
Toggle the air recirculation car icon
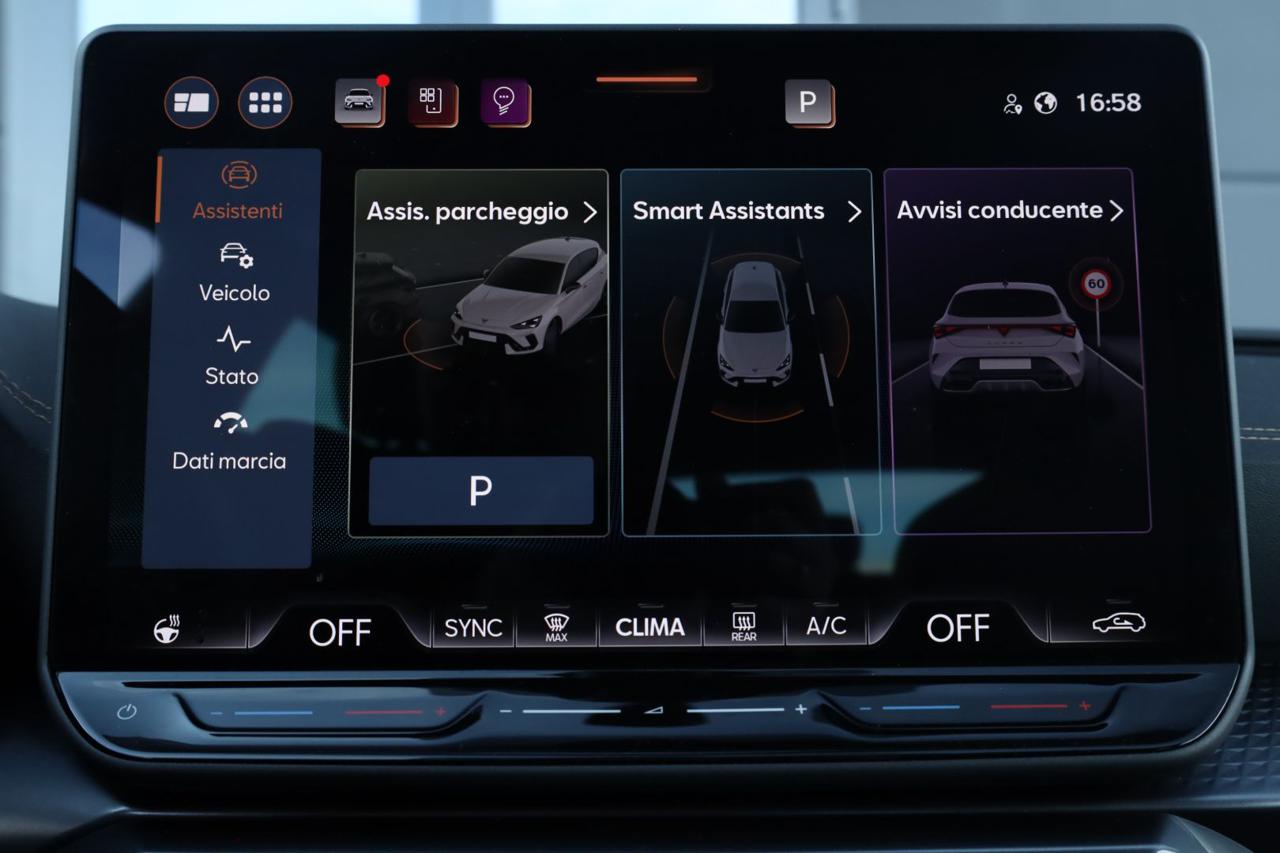1118,624
